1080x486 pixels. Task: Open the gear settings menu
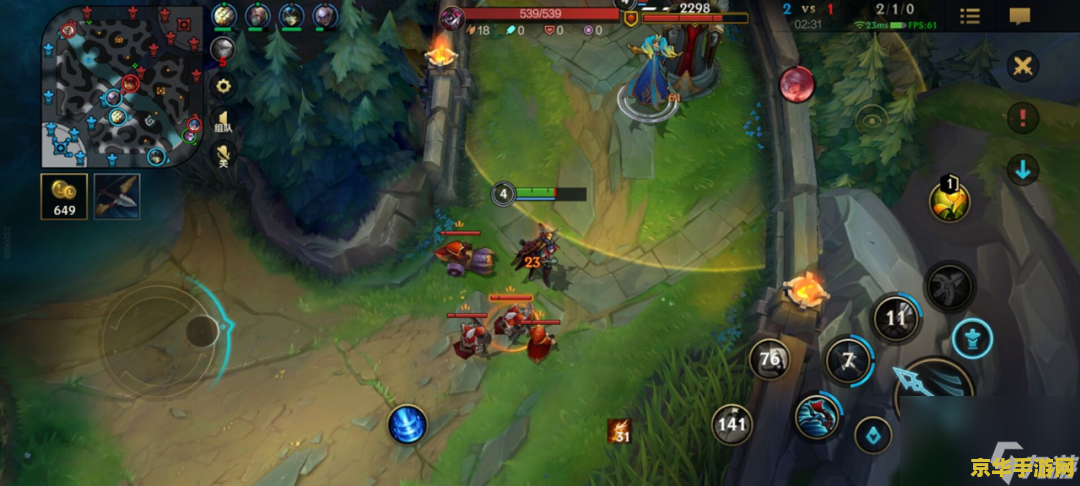tap(223, 86)
